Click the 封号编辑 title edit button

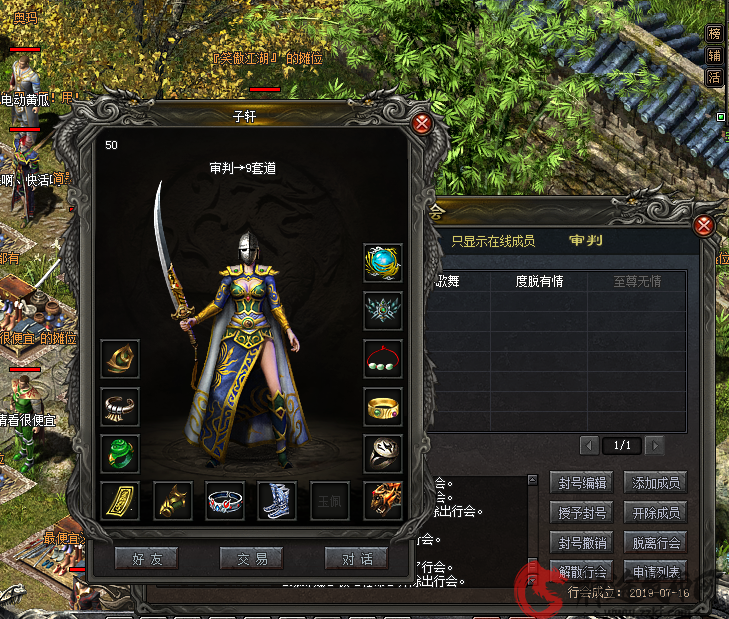point(580,483)
